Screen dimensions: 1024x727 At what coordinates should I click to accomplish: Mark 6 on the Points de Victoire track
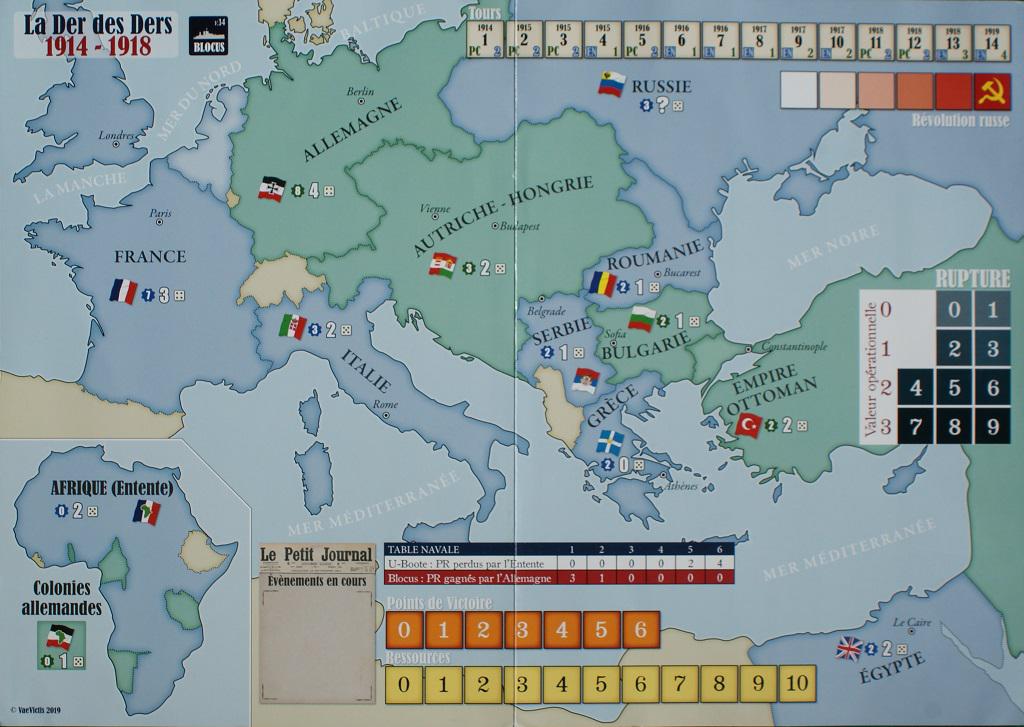[640, 630]
